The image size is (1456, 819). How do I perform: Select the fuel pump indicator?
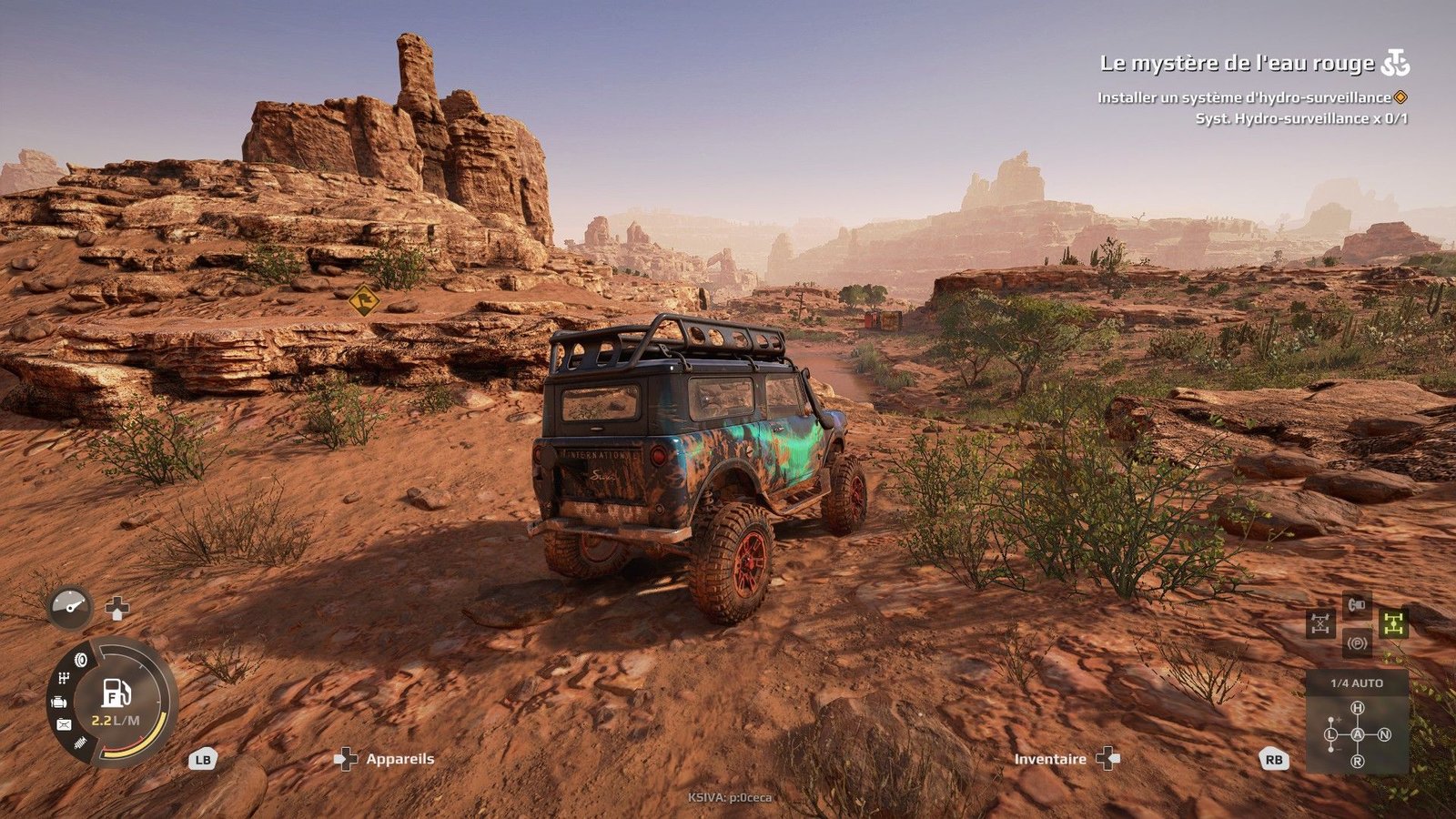click(x=116, y=694)
